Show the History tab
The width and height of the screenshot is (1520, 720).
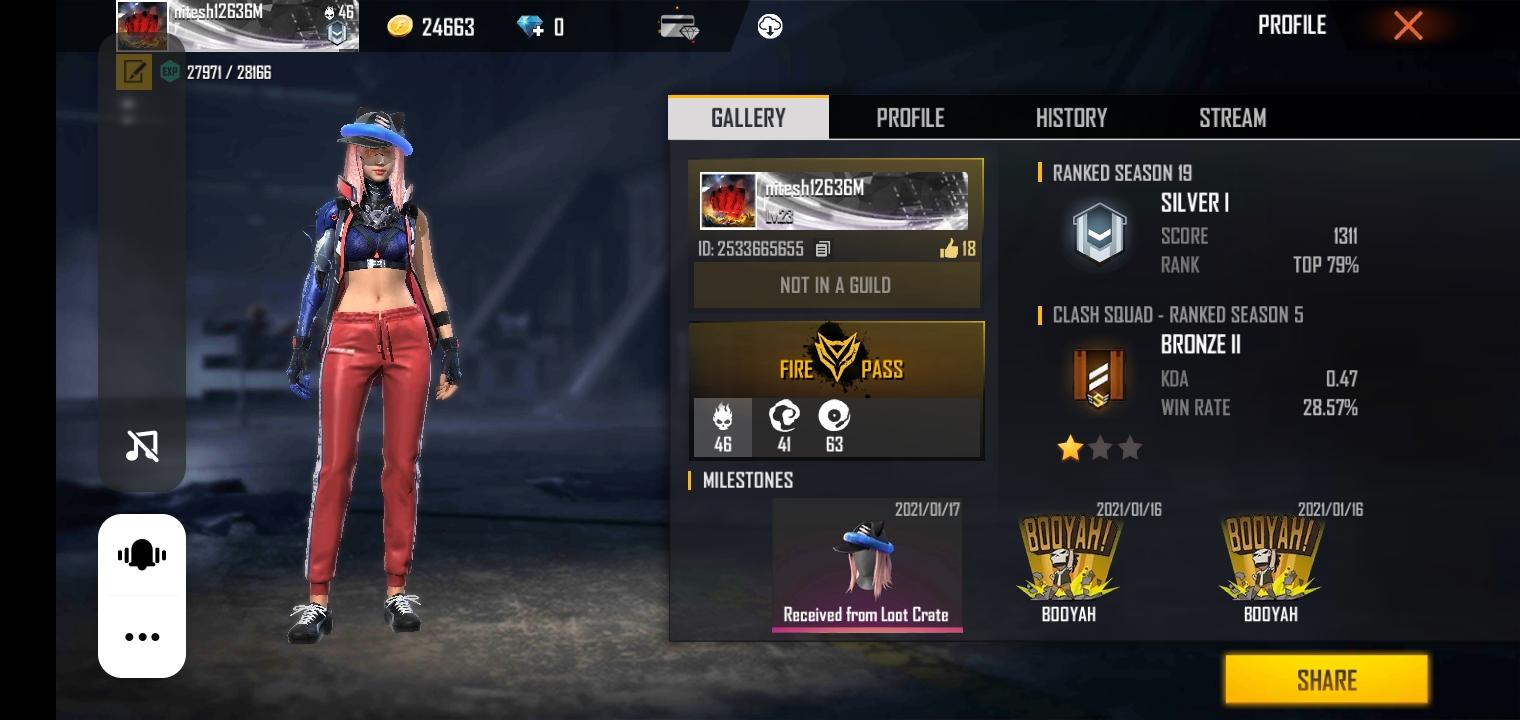pos(1071,118)
